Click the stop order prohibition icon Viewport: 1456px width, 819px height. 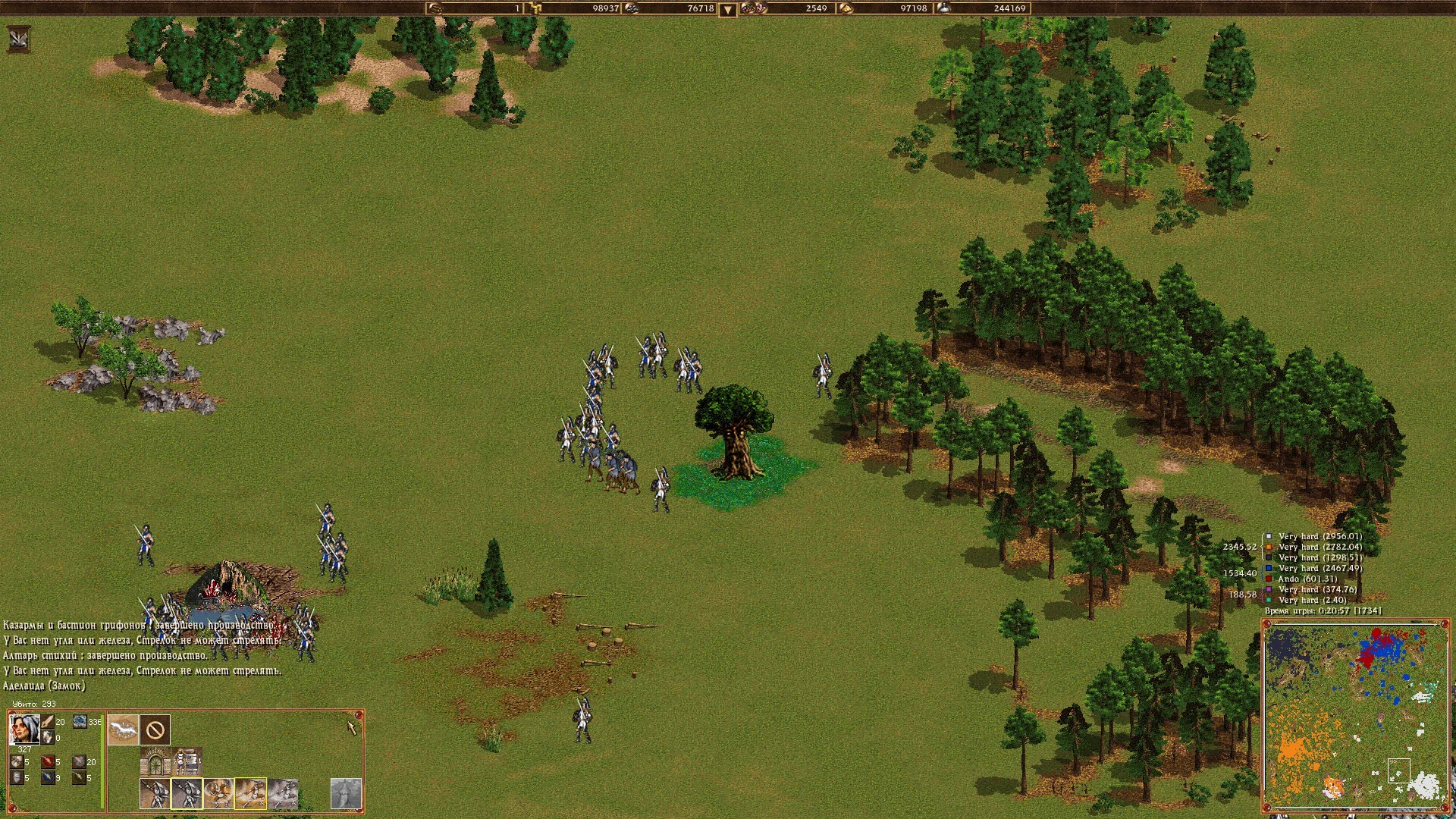155,730
